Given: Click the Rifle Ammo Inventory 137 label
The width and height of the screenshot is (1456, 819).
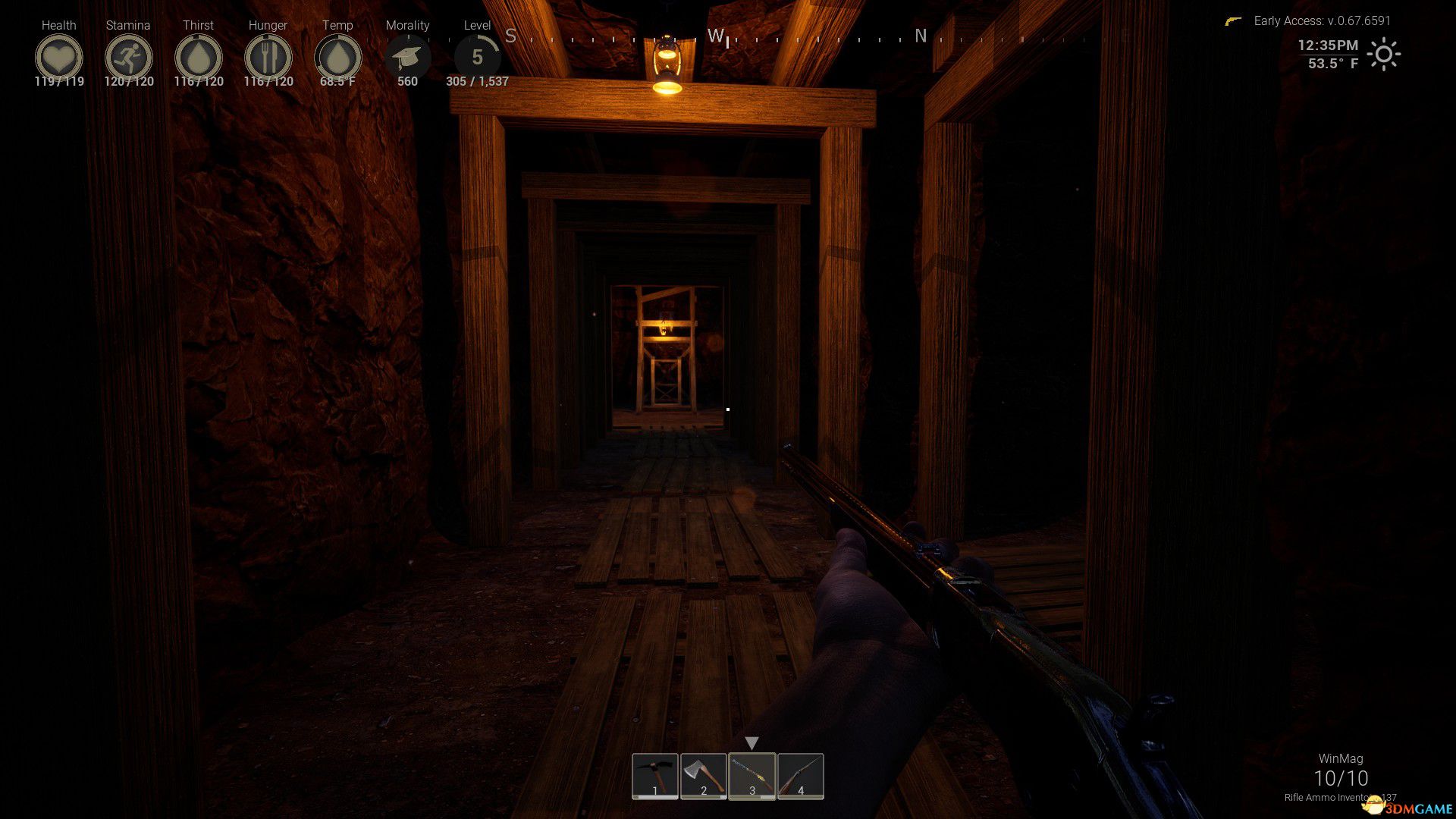Looking at the screenshot, I should 1341,799.
